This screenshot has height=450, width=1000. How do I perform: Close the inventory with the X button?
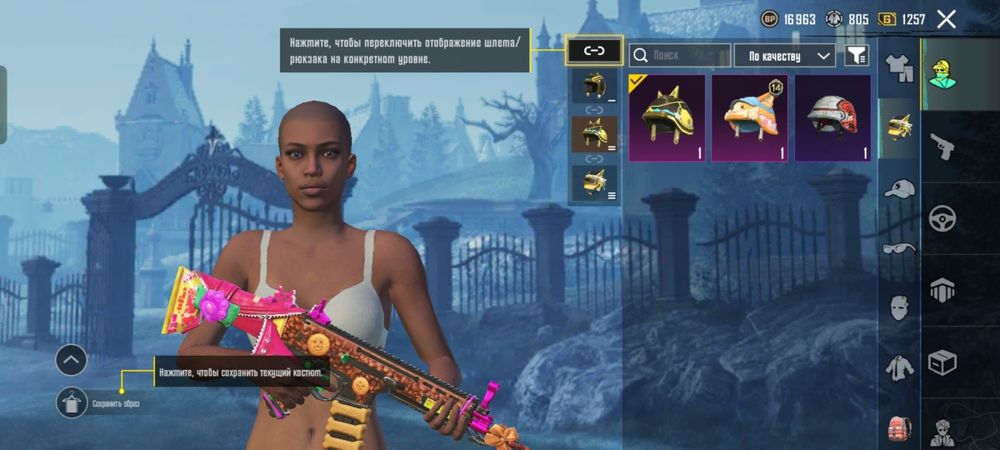point(946,19)
